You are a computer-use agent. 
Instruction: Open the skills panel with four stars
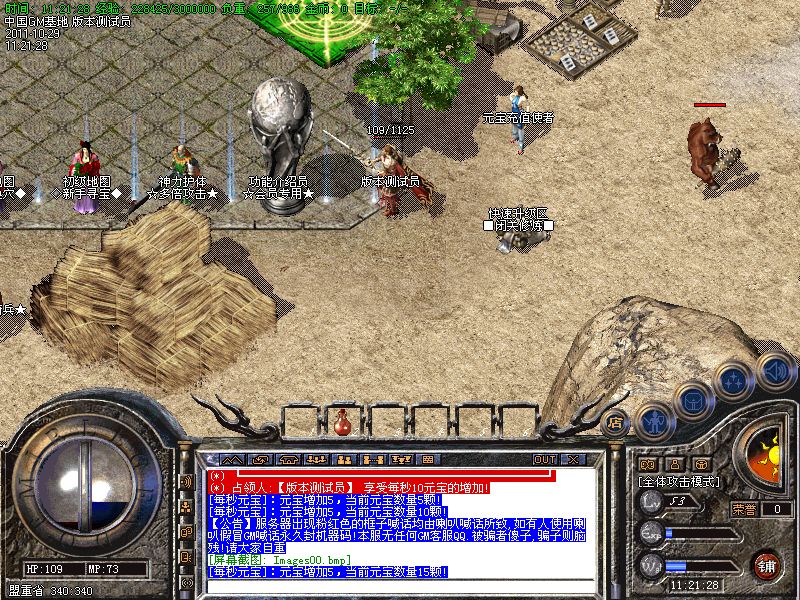click(734, 380)
